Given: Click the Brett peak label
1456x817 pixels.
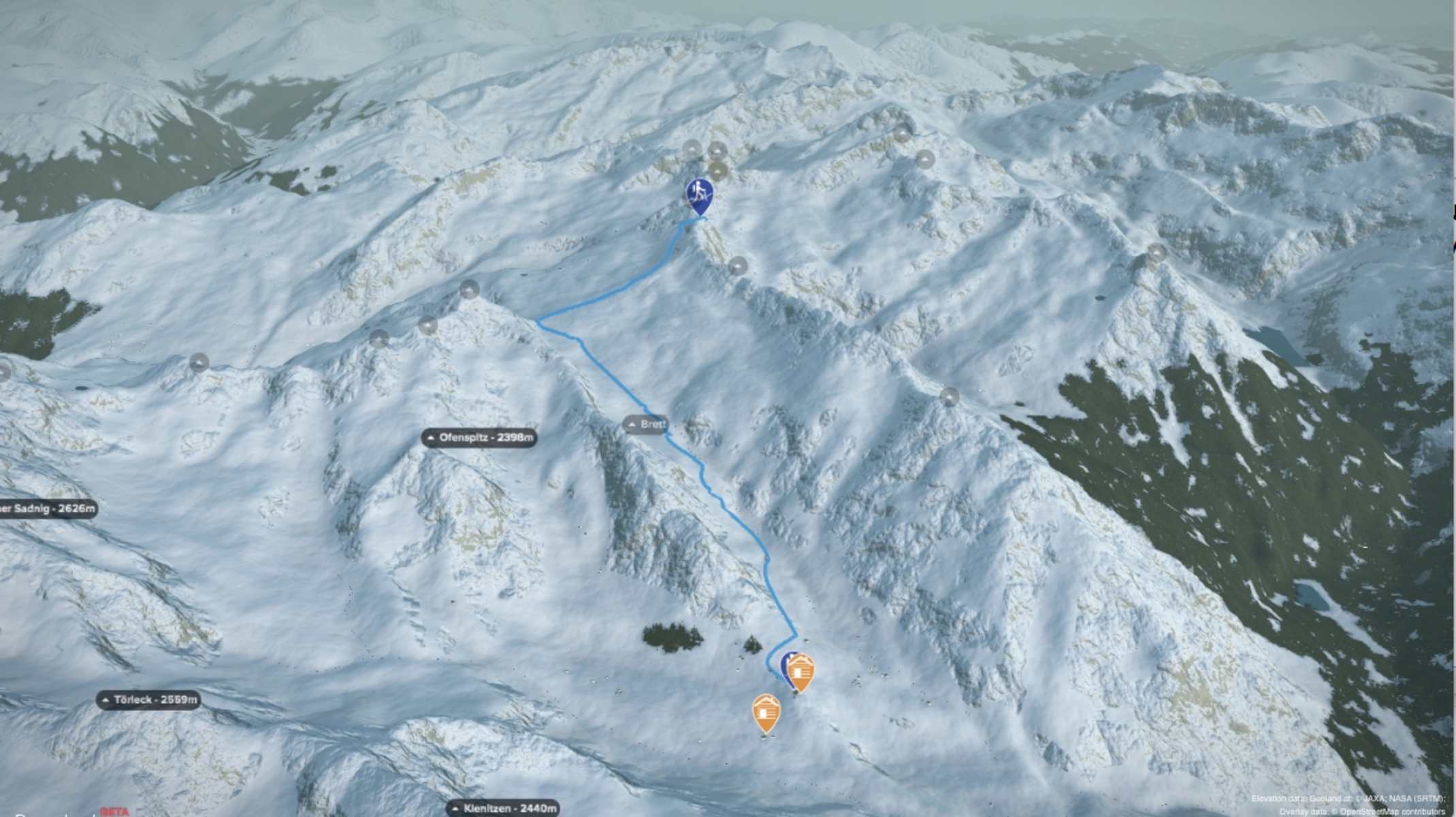Looking at the screenshot, I should coord(647,425).
